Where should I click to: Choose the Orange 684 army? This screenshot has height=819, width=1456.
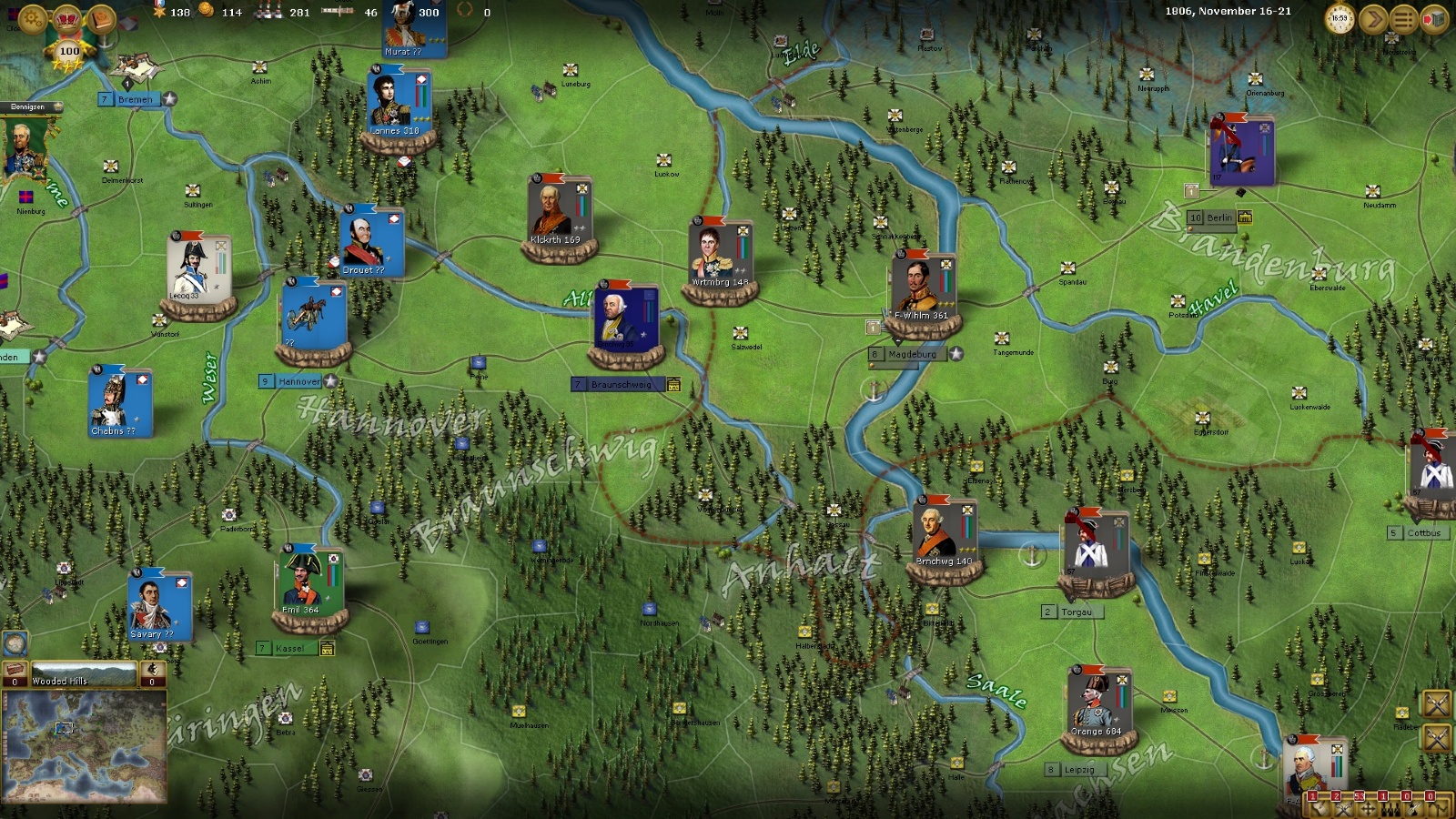coord(1098,704)
